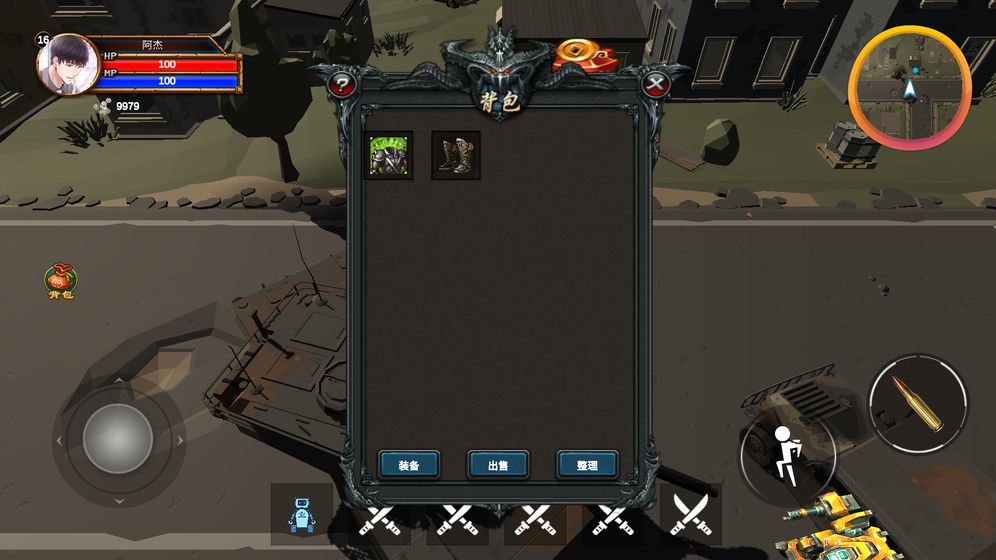
Task: Tap the bullet fire button
Action: [x=918, y=401]
